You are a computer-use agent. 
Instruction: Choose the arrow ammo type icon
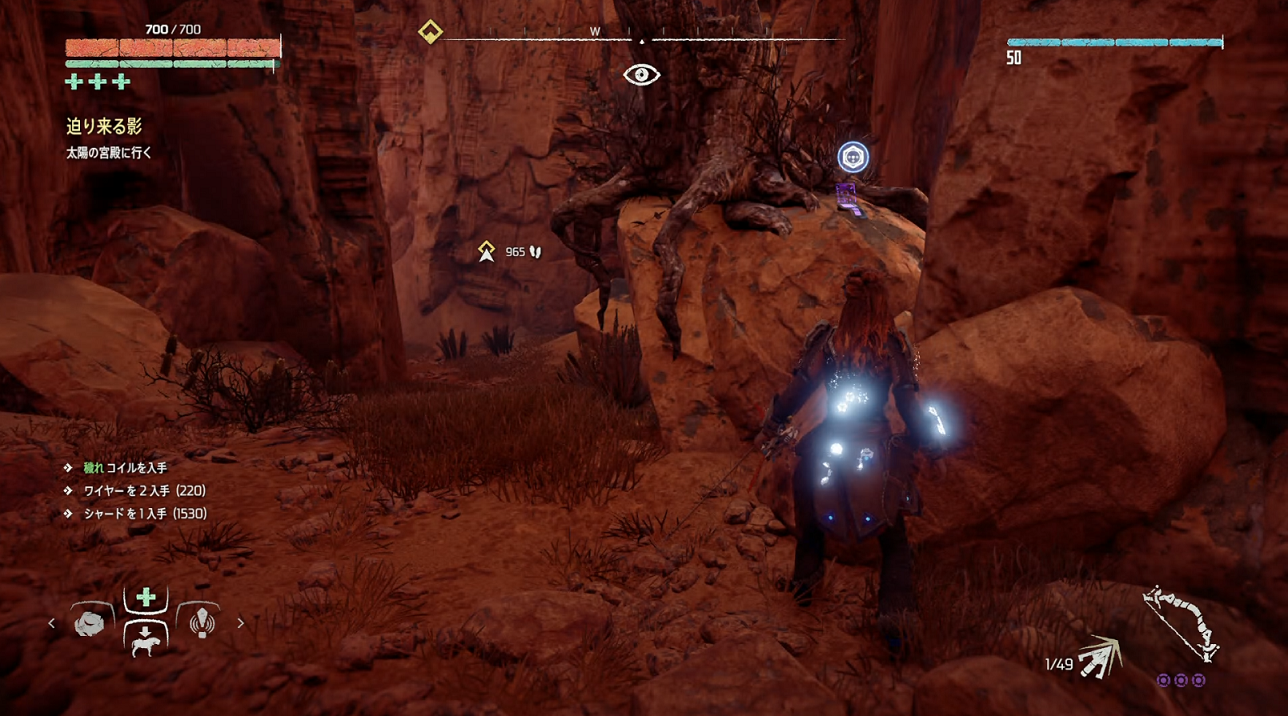(x=1098, y=657)
